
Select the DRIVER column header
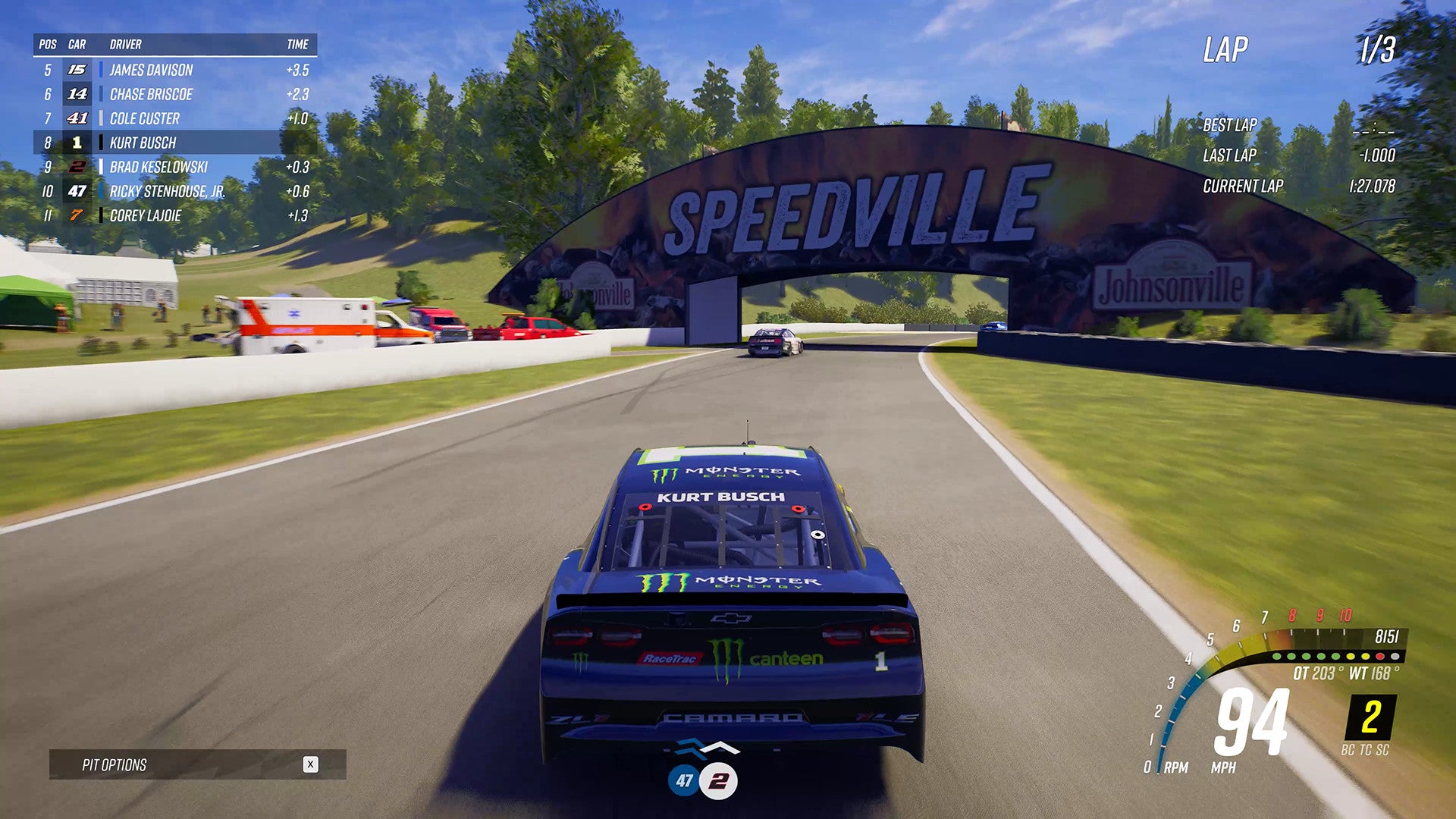pos(126,44)
